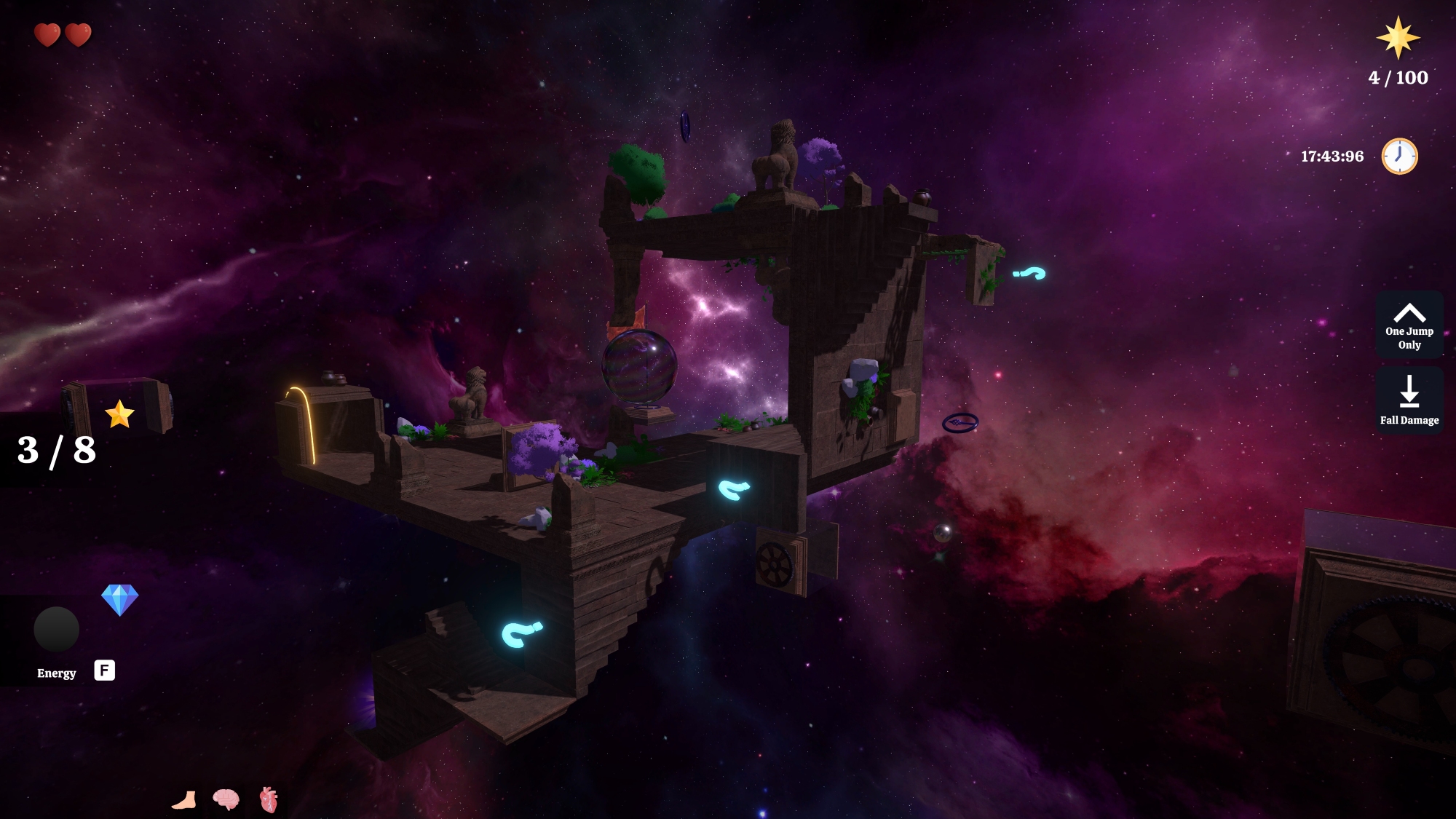Click the glowing sunburst star icon
The image size is (1456, 819).
click(x=1397, y=38)
